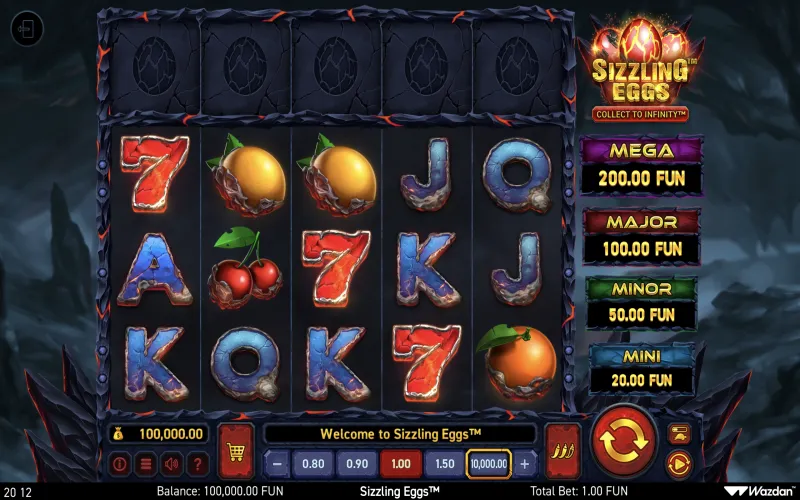
Task: Decrease the bet with the minus button
Action: (x=277, y=464)
